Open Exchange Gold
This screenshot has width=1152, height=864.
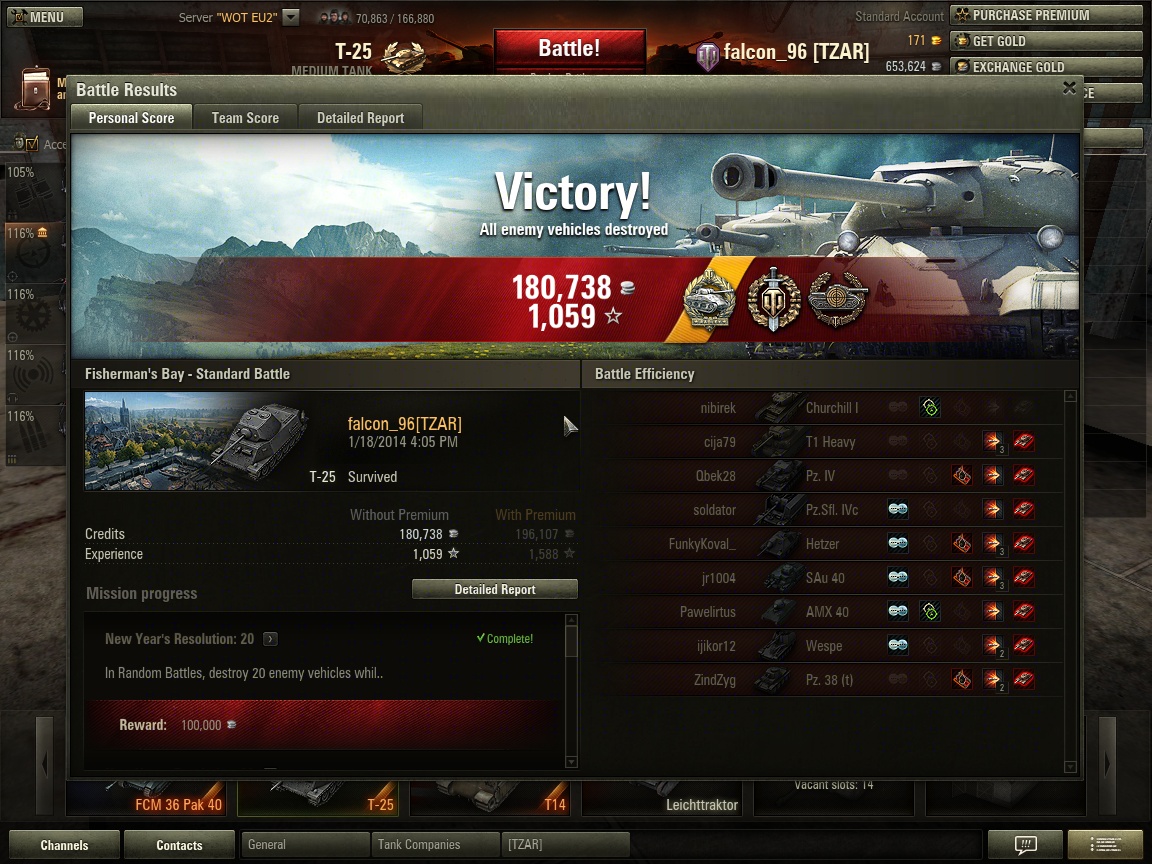pyautogui.click(x=1045, y=67)
